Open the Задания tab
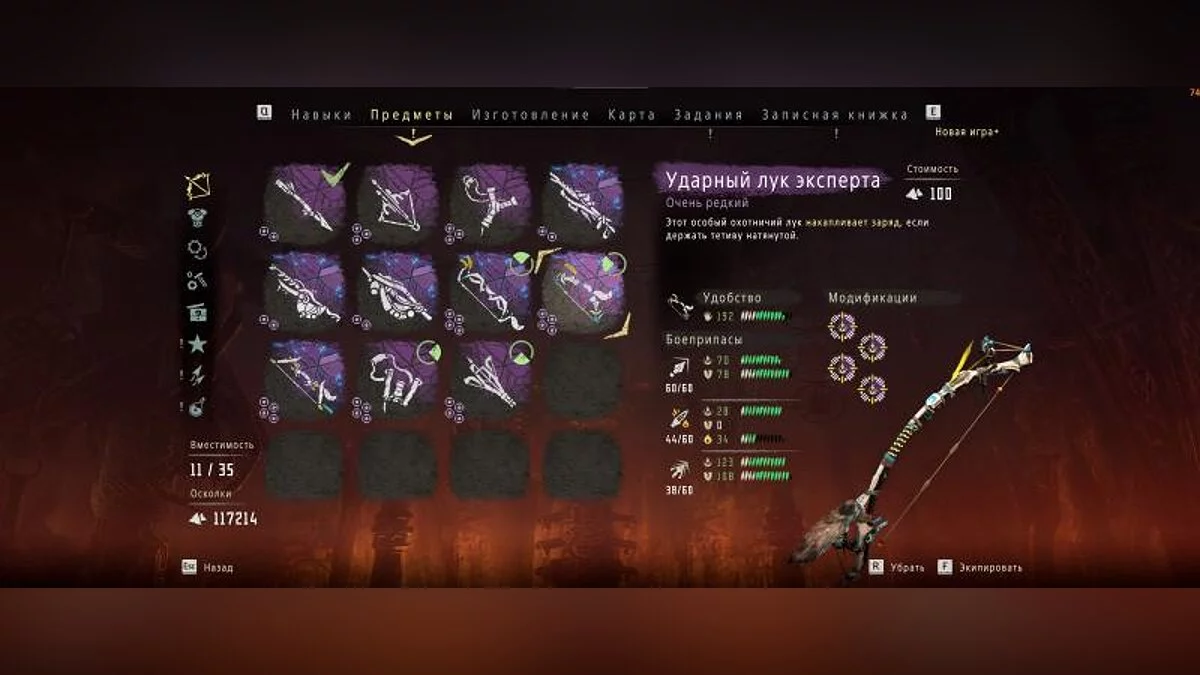This screenshot has width=1200, height=675. (x=708, y=115)
